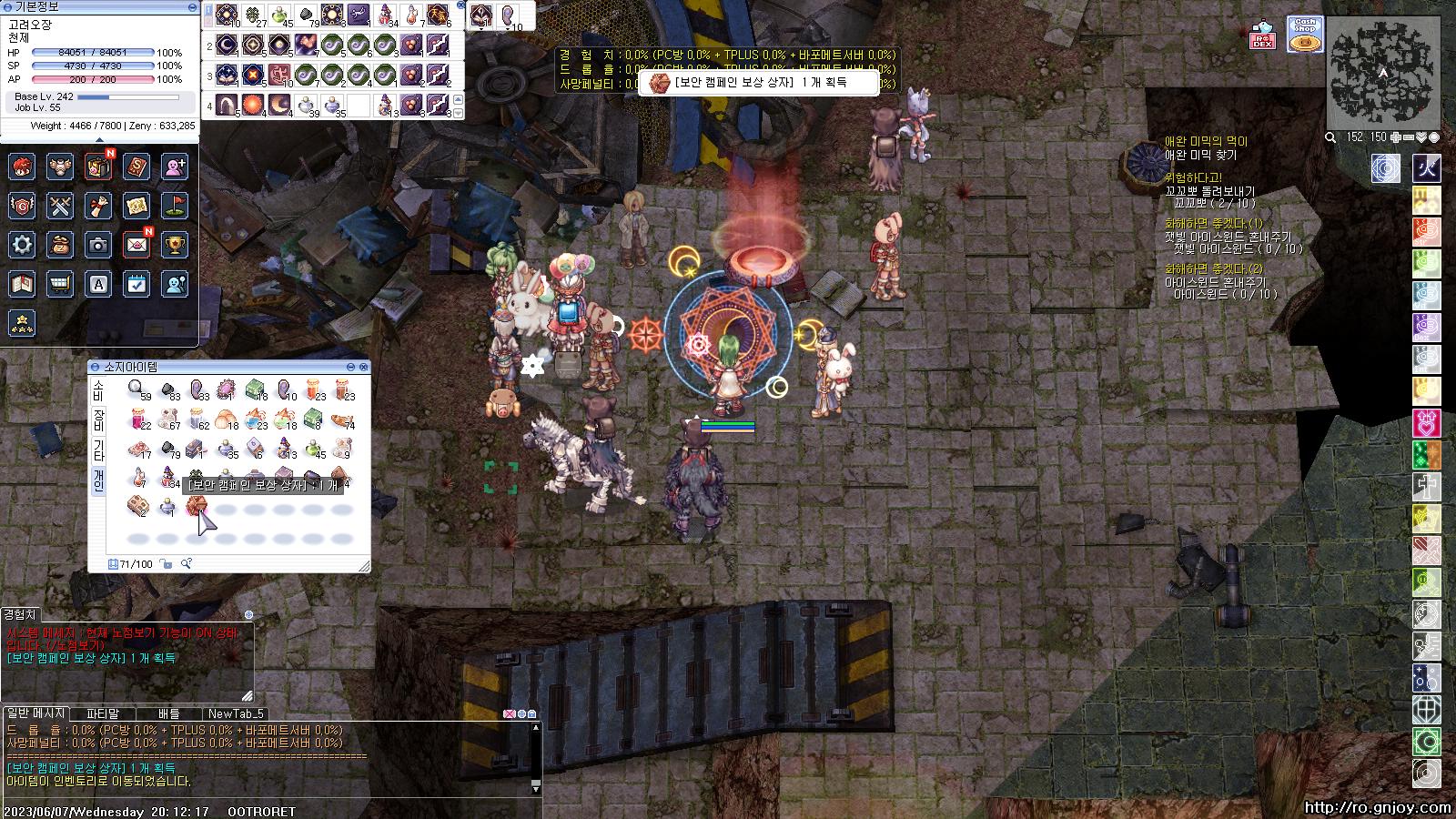Image resolution: width=1456 pixels, height=819 pixels.
Task: Open the crossed swords menu icon
Action: point(60,206)
